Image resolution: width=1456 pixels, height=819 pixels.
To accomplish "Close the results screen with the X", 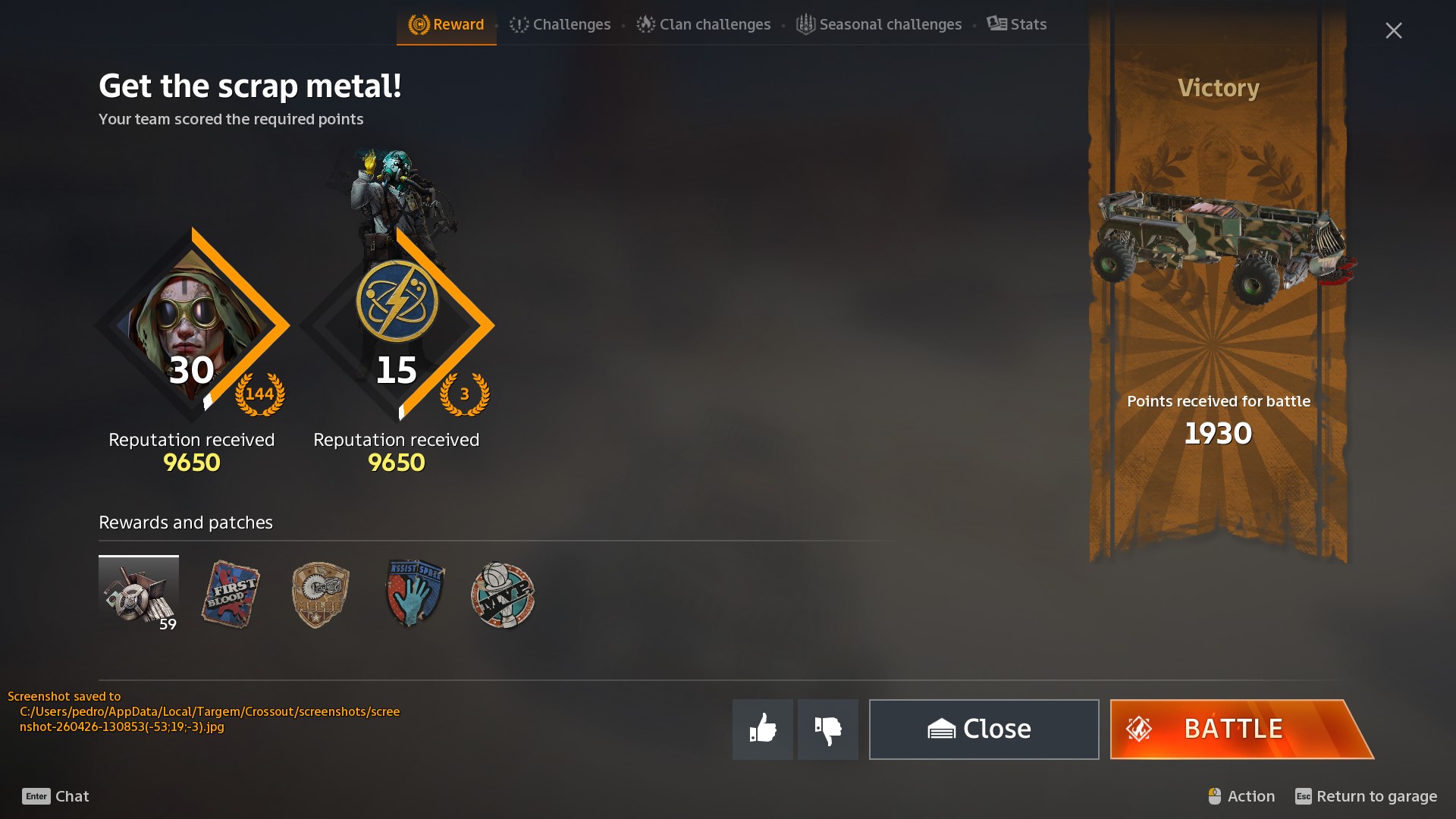I will click(1393, 30).
